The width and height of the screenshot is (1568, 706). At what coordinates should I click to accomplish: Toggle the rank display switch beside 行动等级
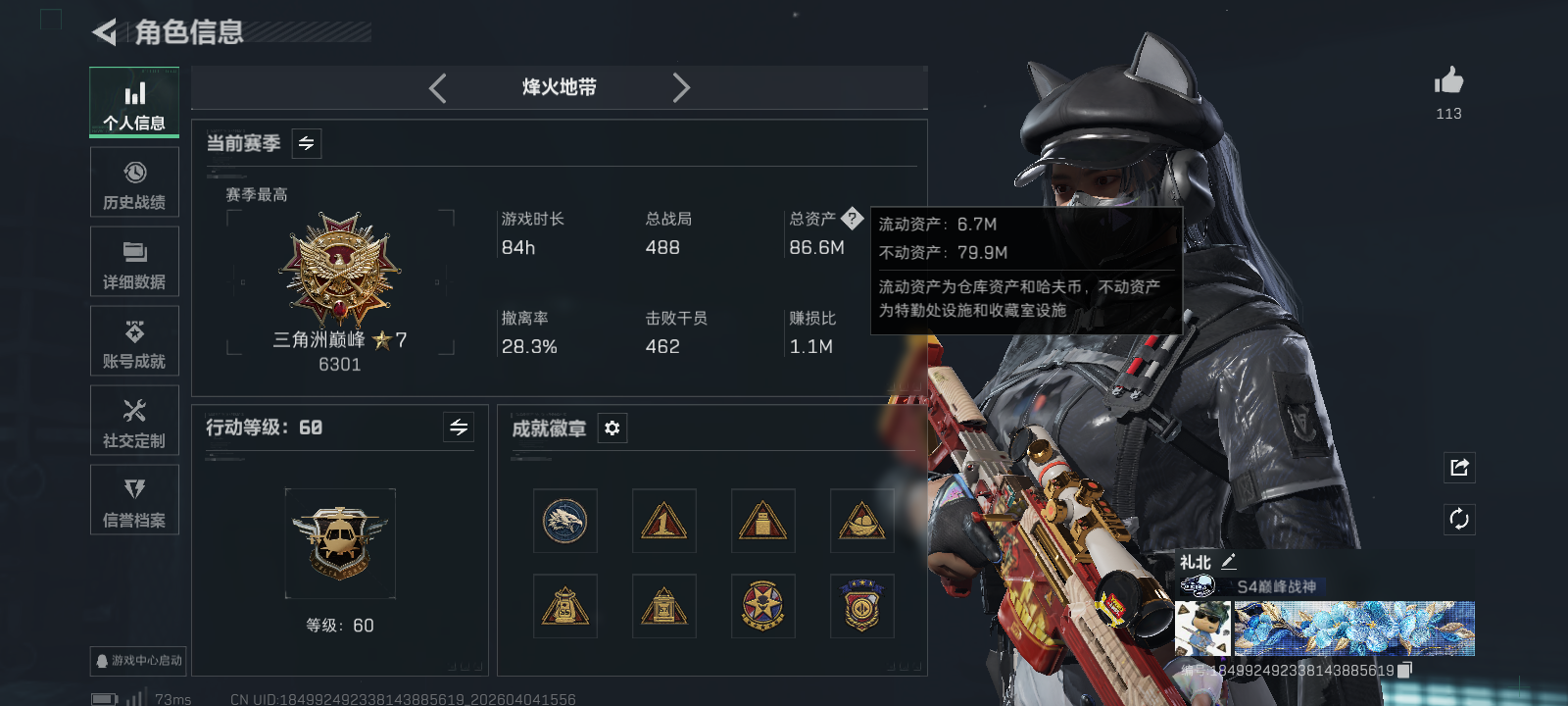pyautogui.click(x=458, y=428)
